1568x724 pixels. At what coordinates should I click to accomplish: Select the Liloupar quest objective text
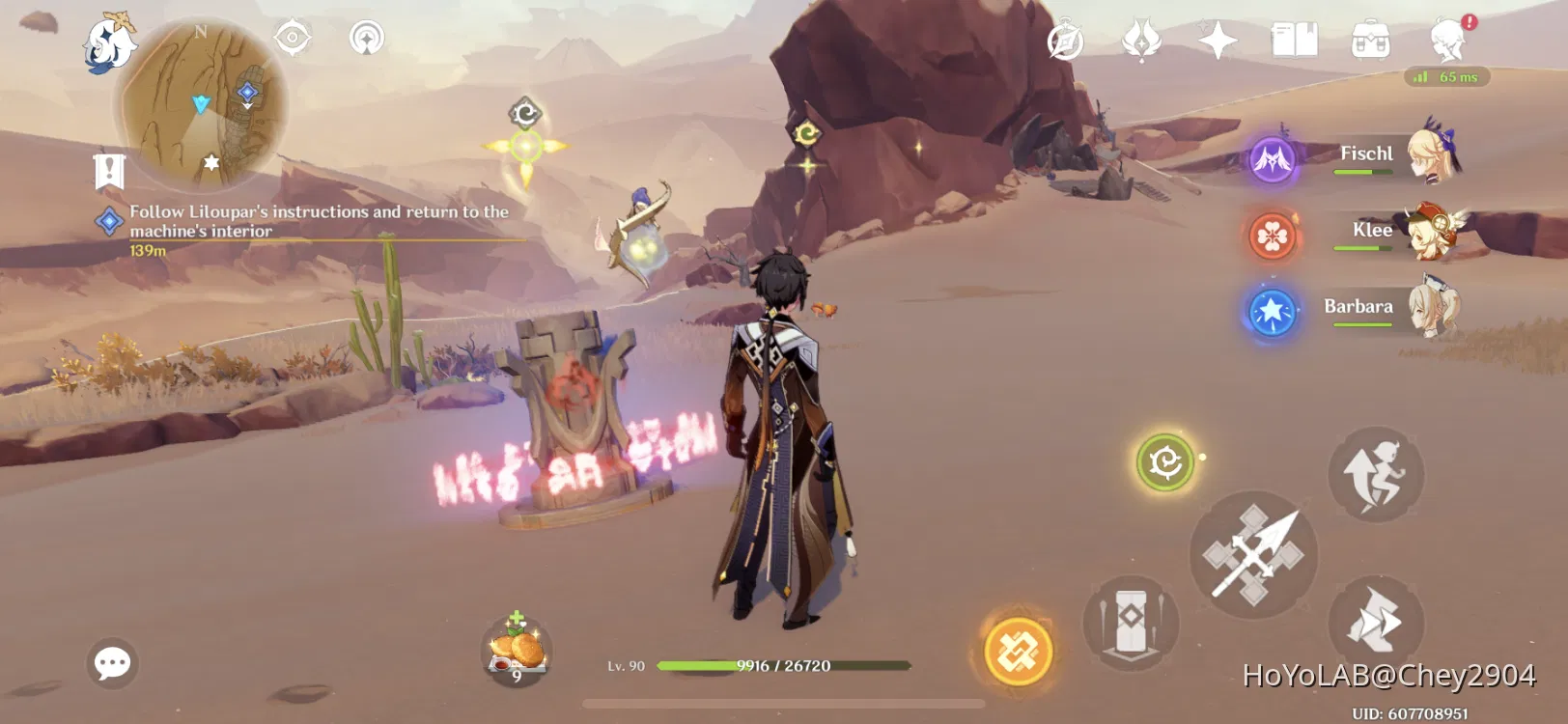[x=319, y=220]
